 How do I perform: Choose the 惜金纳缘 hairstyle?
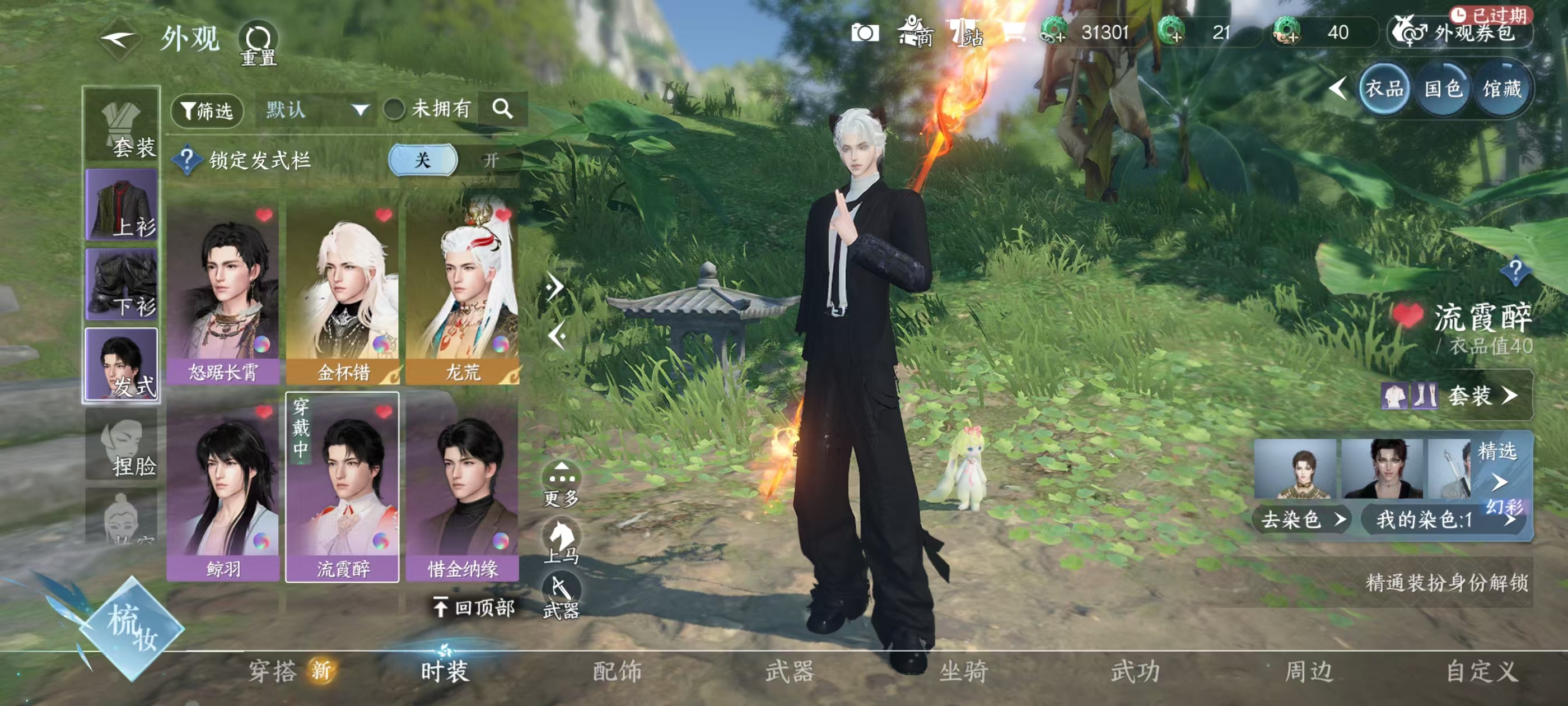point(463,490)
